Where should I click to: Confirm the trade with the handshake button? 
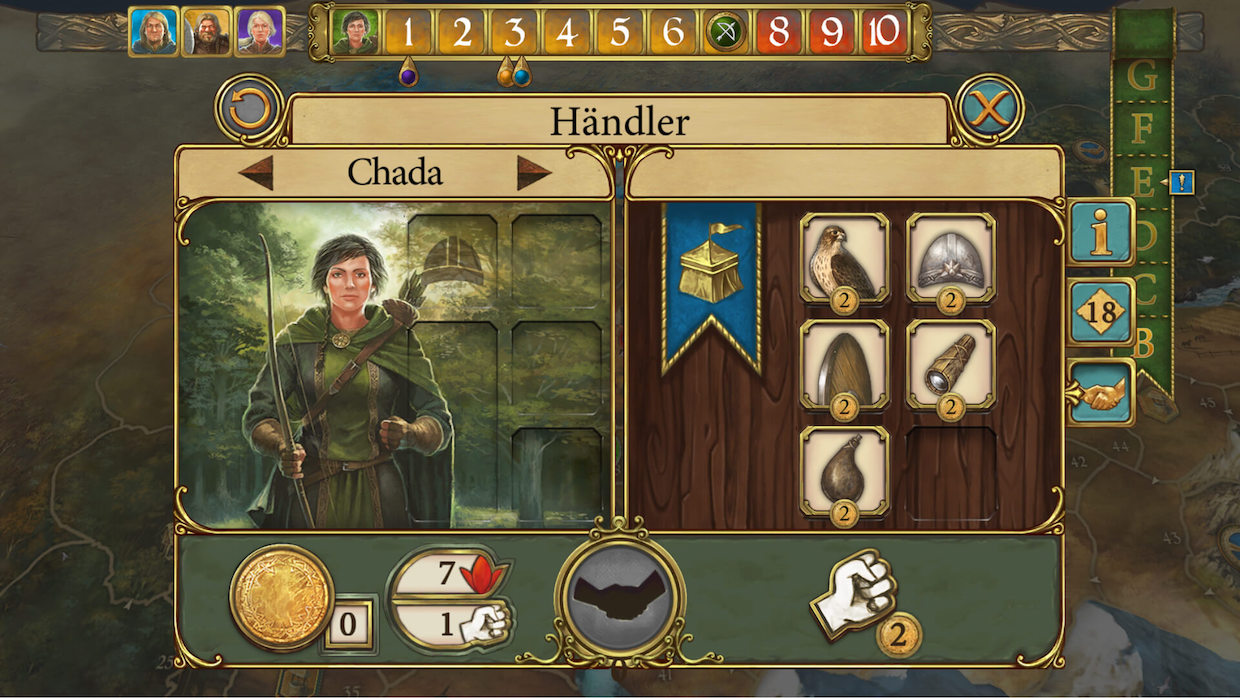[620, 597]
